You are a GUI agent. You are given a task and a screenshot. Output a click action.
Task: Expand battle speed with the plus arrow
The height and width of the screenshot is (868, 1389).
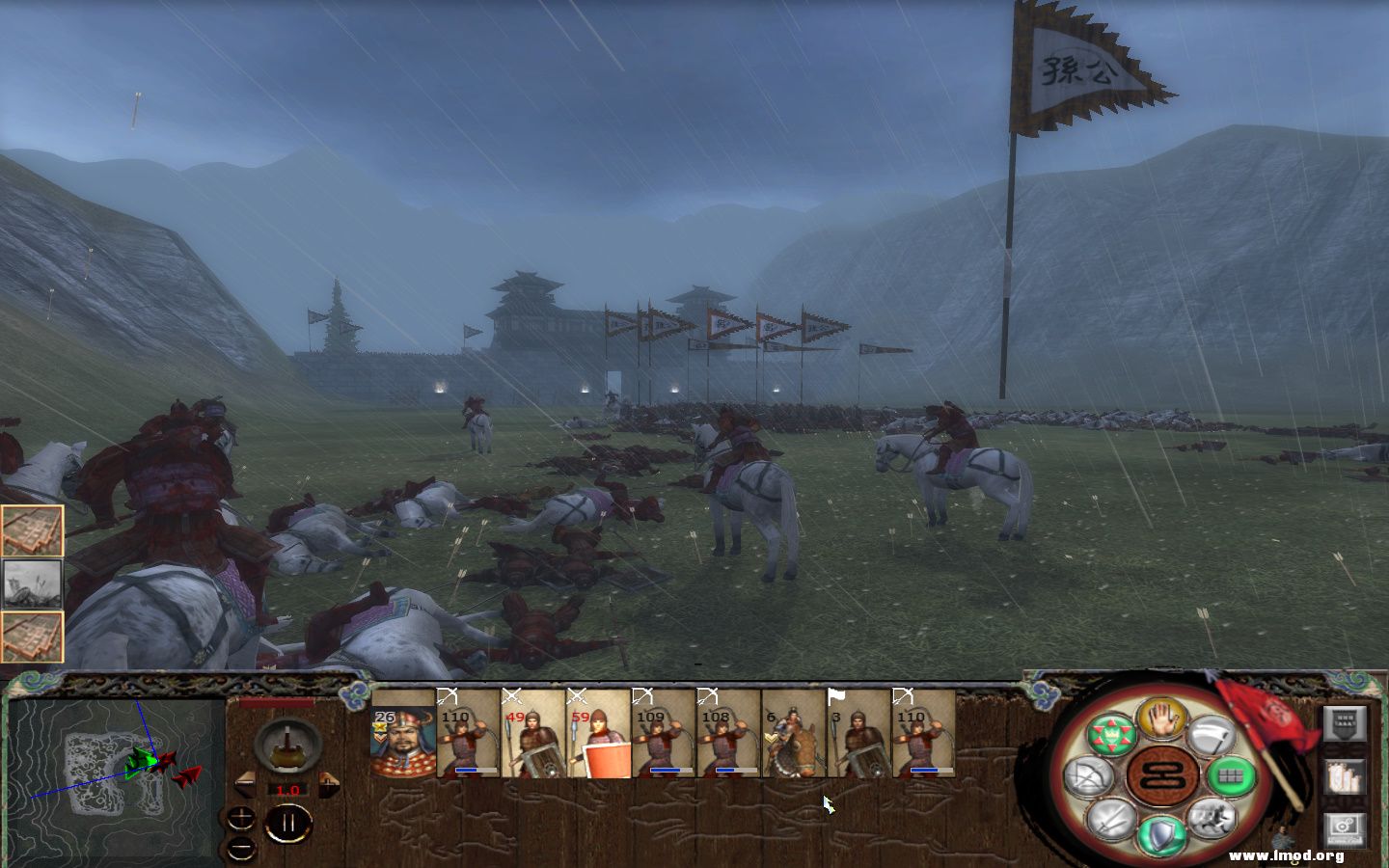coord(328,786)
